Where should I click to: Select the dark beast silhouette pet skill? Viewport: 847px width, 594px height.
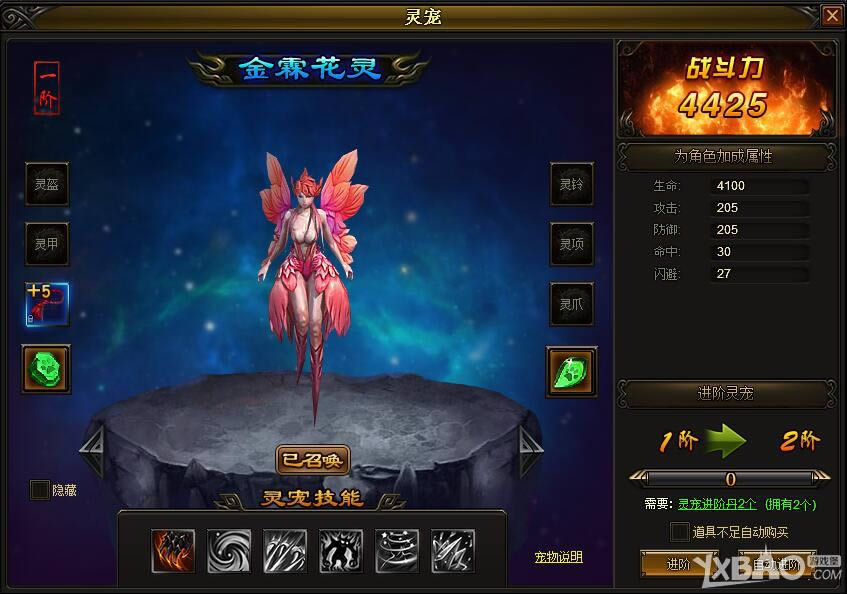[341, 551]
